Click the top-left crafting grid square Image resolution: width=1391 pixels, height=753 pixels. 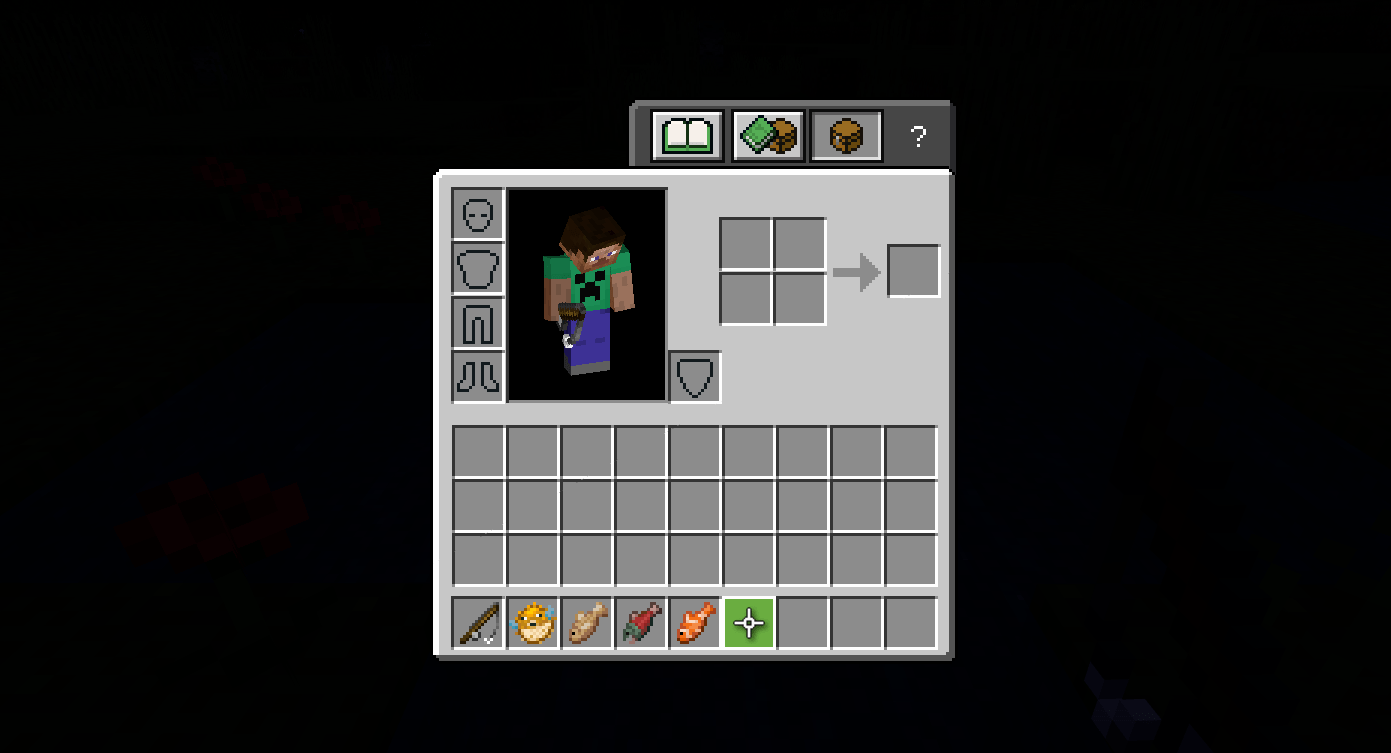(x=746, y=243)
